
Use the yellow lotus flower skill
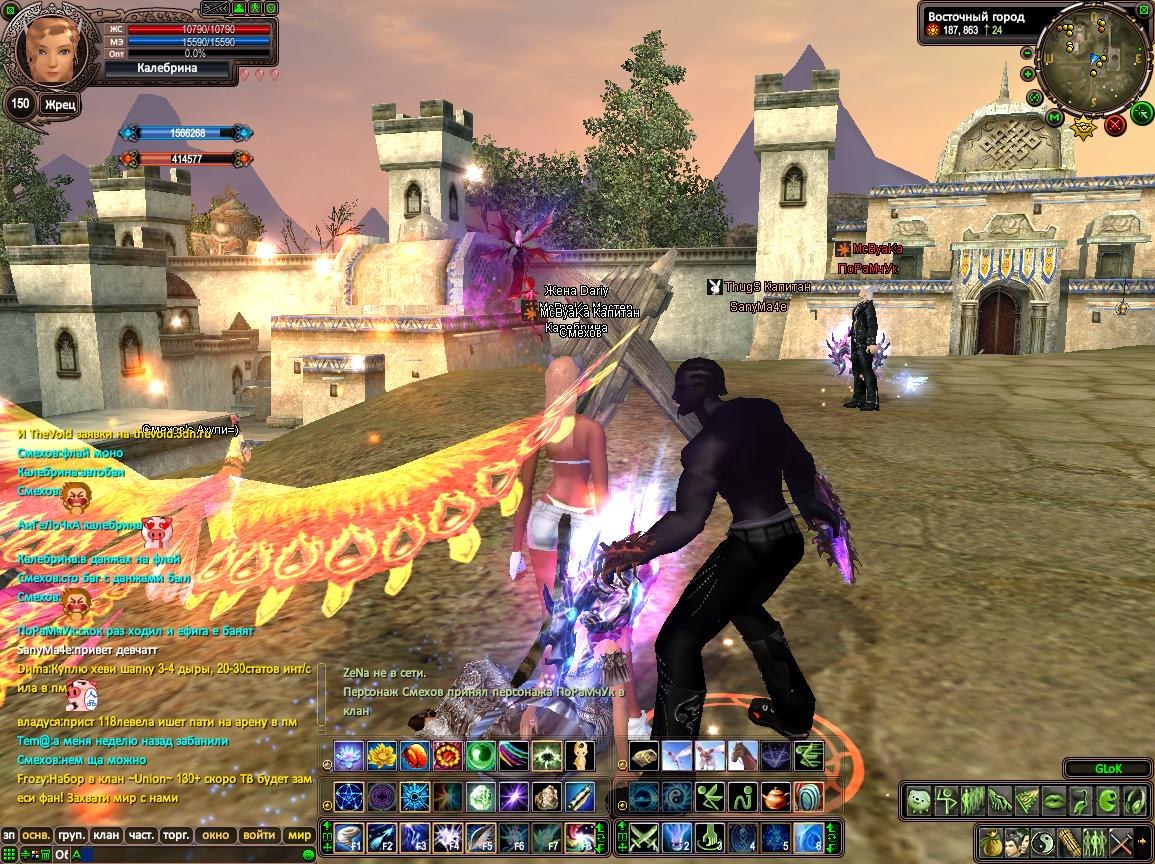pos(382,756)
